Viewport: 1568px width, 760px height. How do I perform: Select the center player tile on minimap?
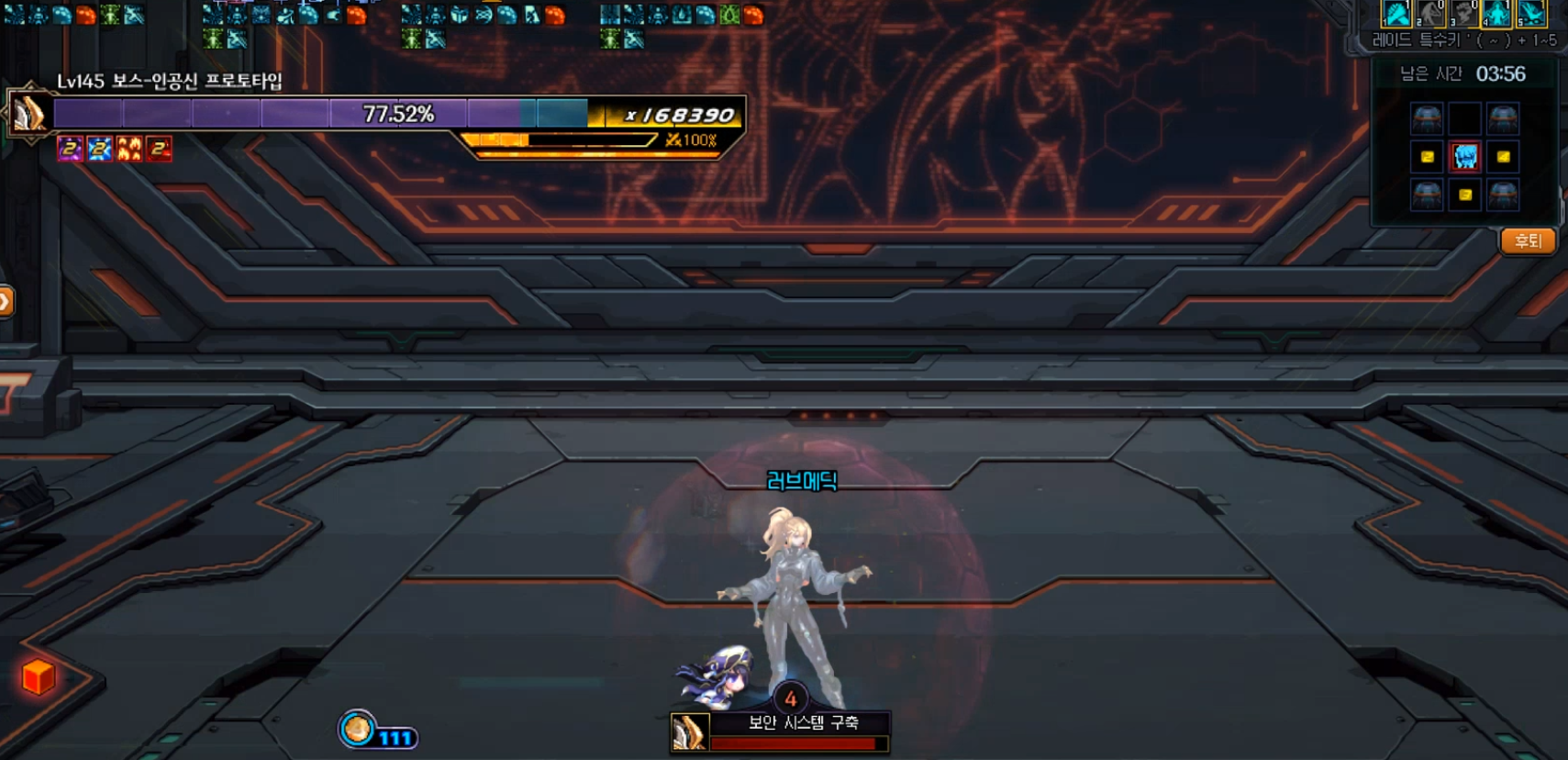1465,157
